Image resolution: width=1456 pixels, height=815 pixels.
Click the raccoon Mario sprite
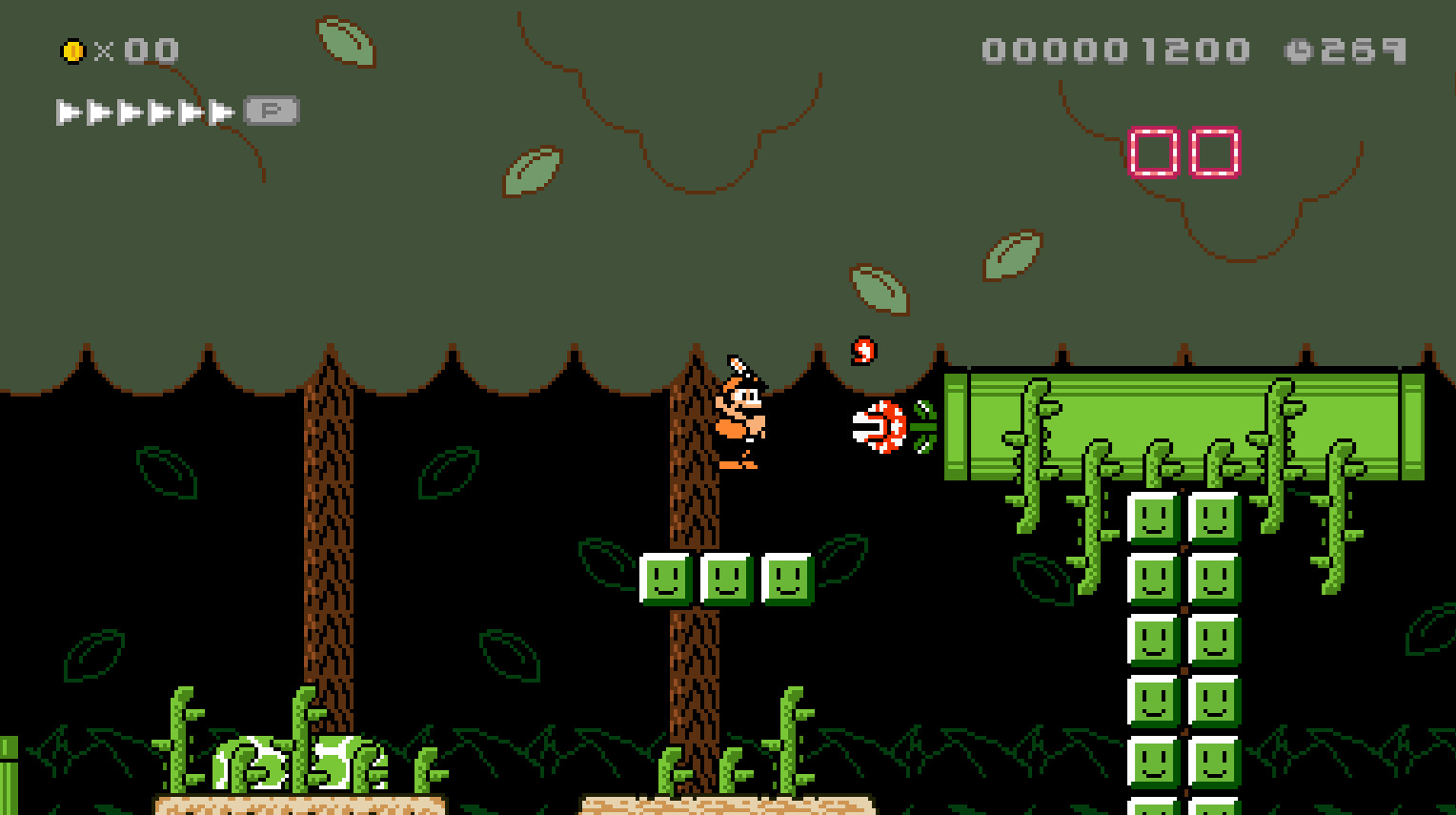[741, 415]
